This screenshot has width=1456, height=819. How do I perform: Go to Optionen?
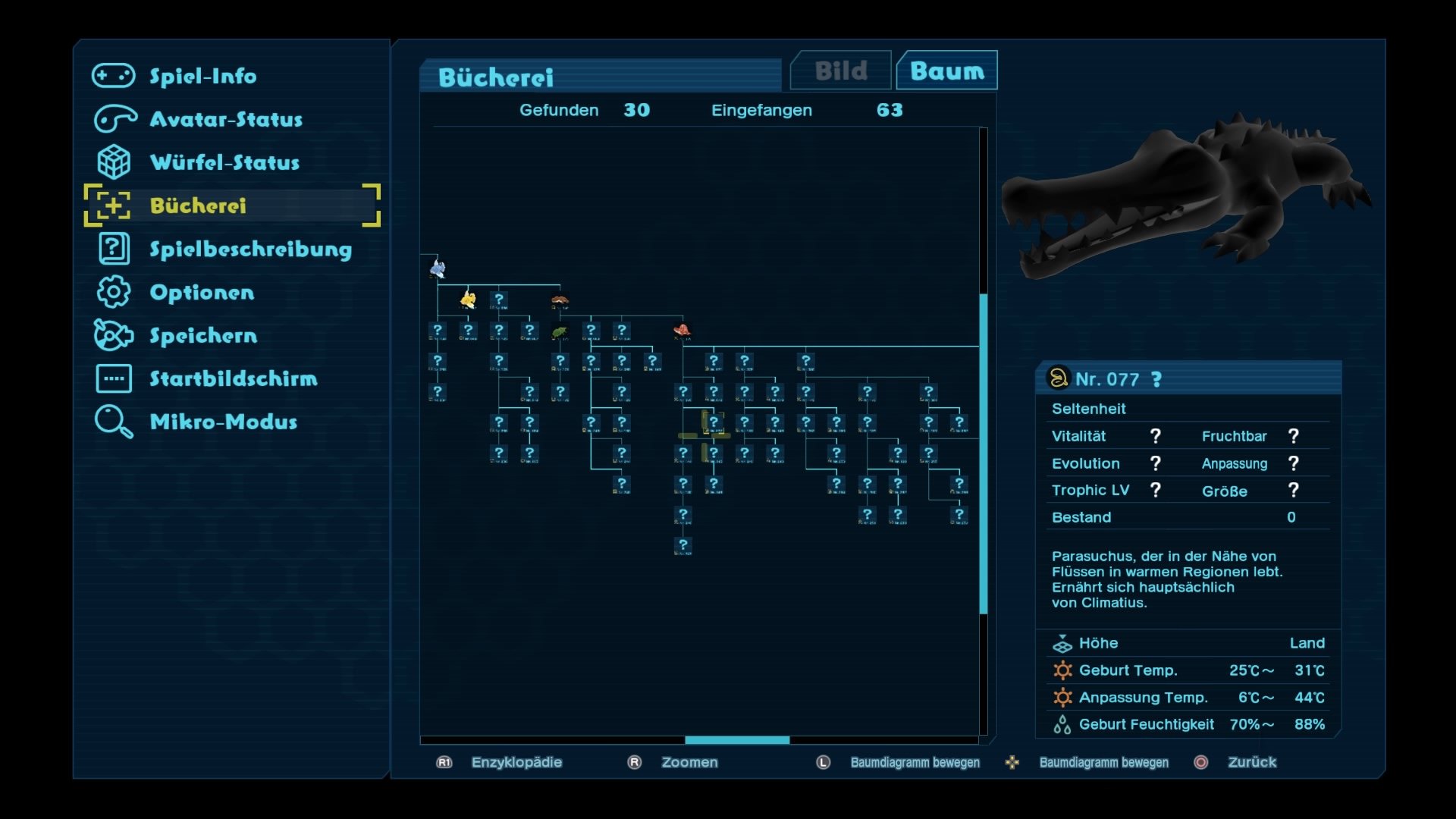coord(202,292)
